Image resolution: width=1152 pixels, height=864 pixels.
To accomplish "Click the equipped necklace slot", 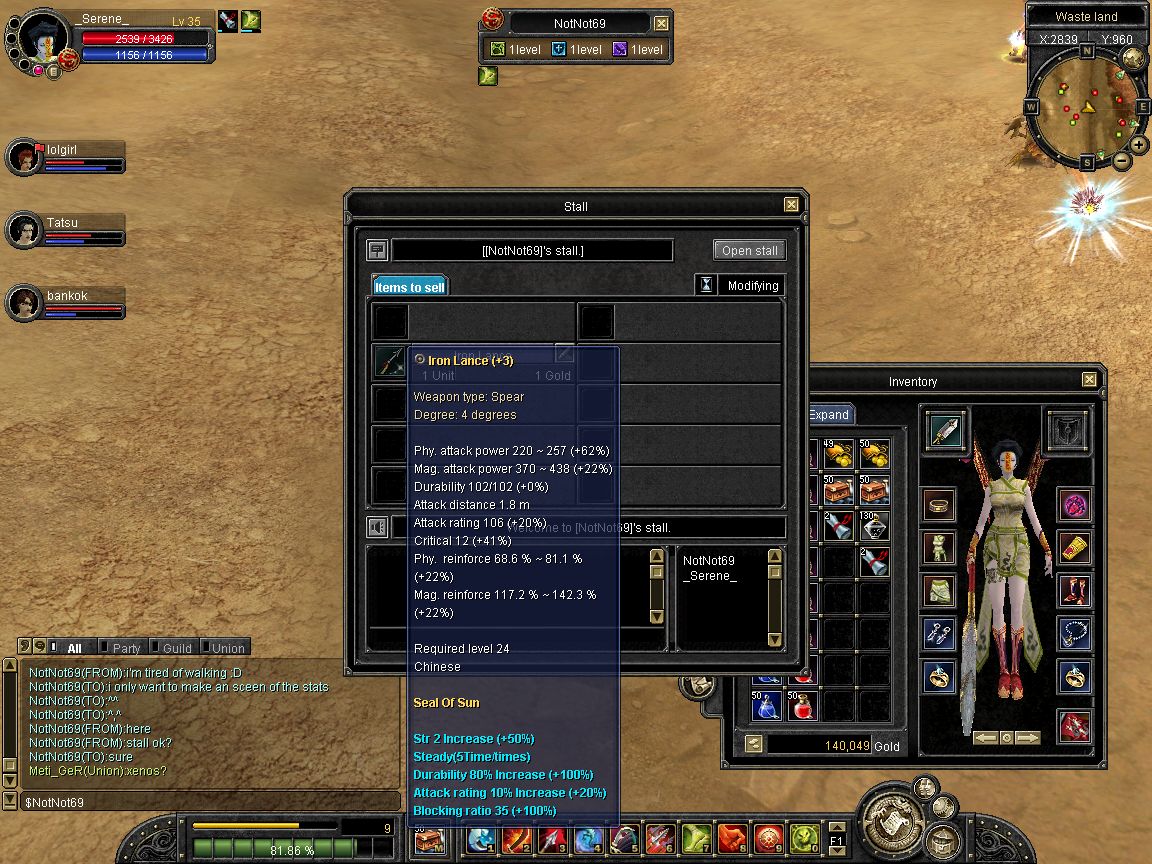I will 1075,632.
